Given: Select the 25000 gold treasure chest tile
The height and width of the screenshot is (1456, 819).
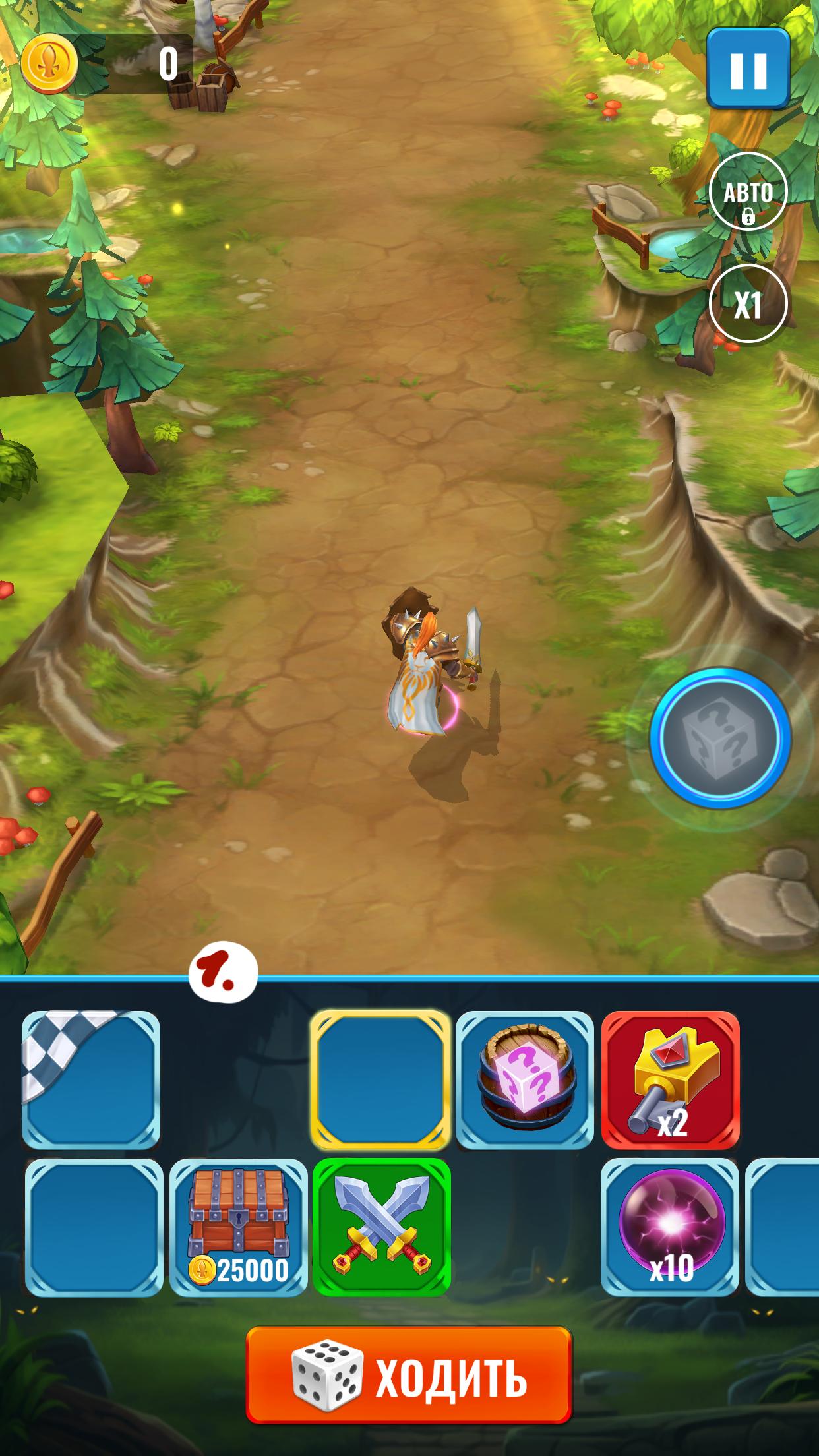Looking at the screenshot, I should (x=239, y=1227).
